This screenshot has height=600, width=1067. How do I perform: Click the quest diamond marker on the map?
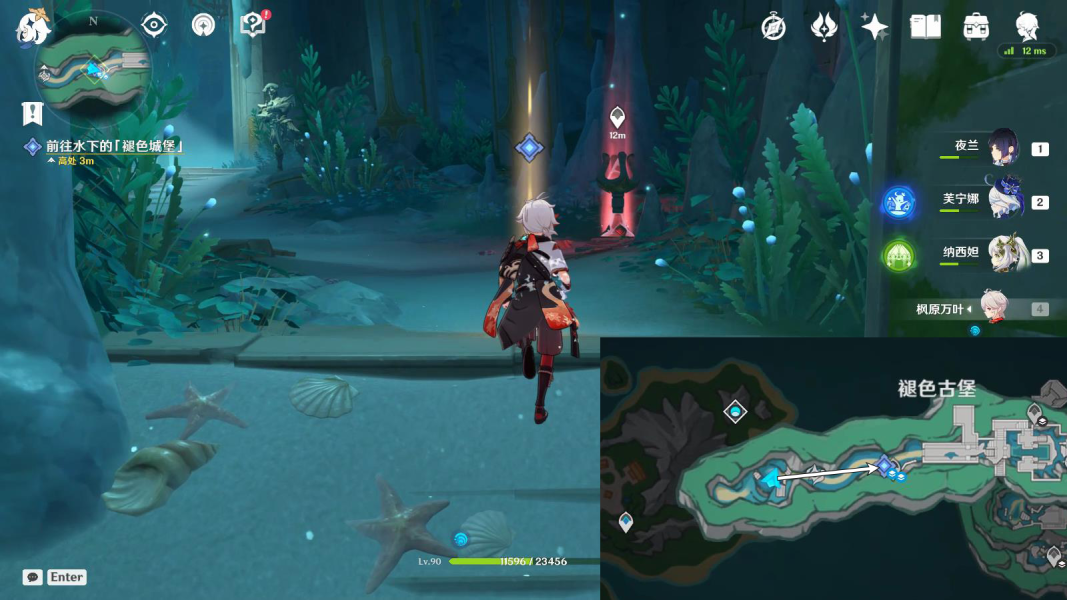(x=884, y=465)
